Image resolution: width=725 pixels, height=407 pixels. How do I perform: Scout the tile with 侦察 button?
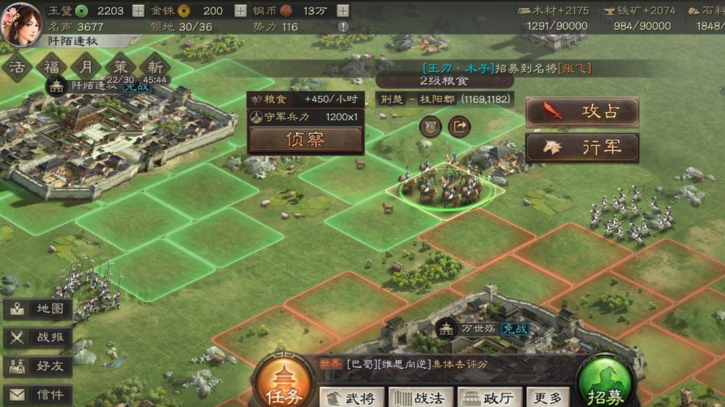coord(305,140)
